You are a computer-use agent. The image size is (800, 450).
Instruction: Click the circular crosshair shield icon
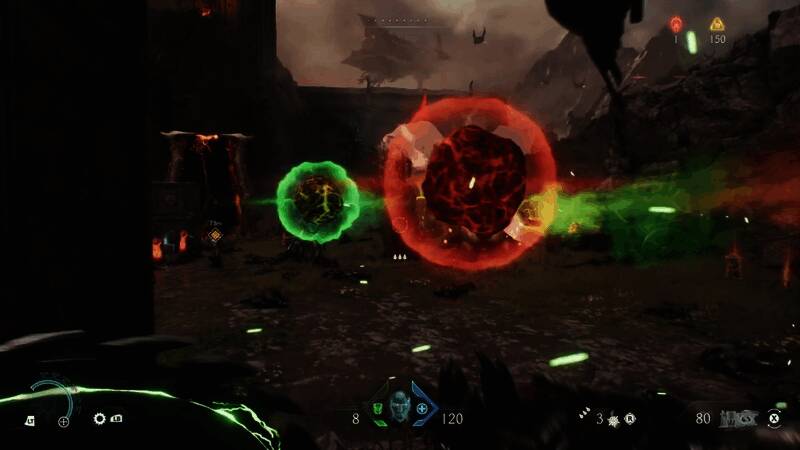(64, 421)
